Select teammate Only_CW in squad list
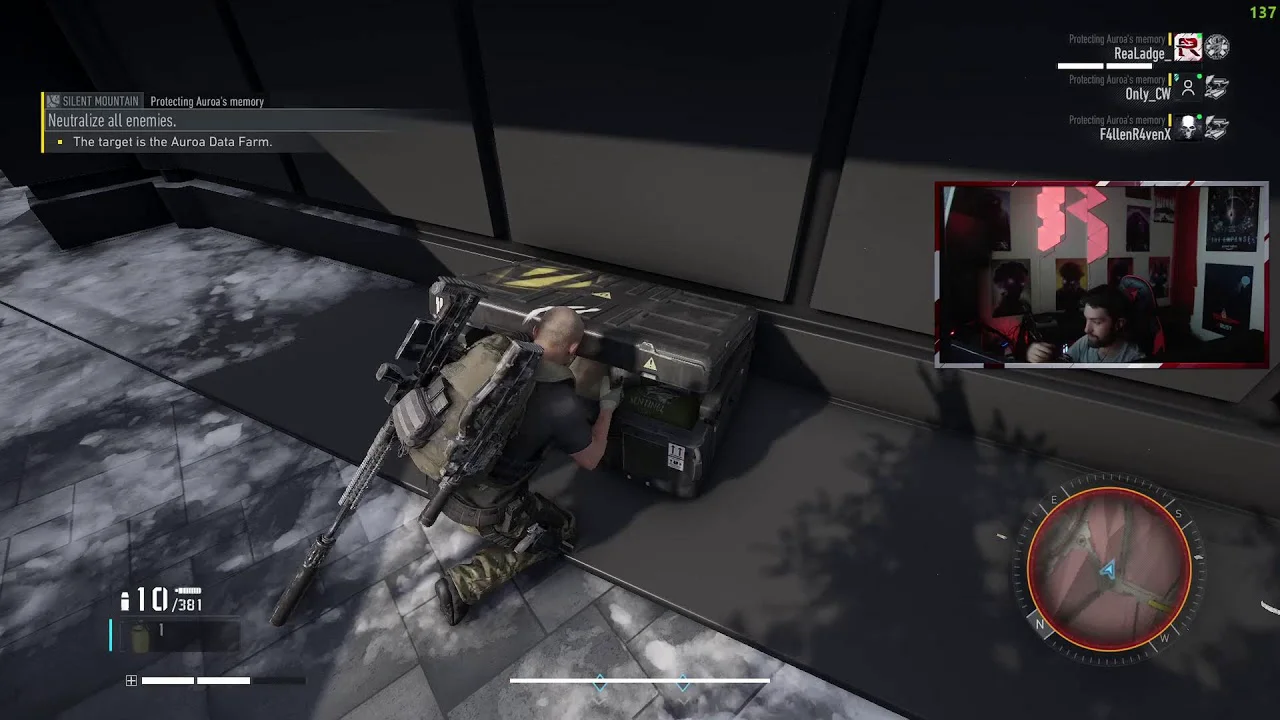Image resolution: width=1280 pixels, height=720 pixels. (1147, 94)
